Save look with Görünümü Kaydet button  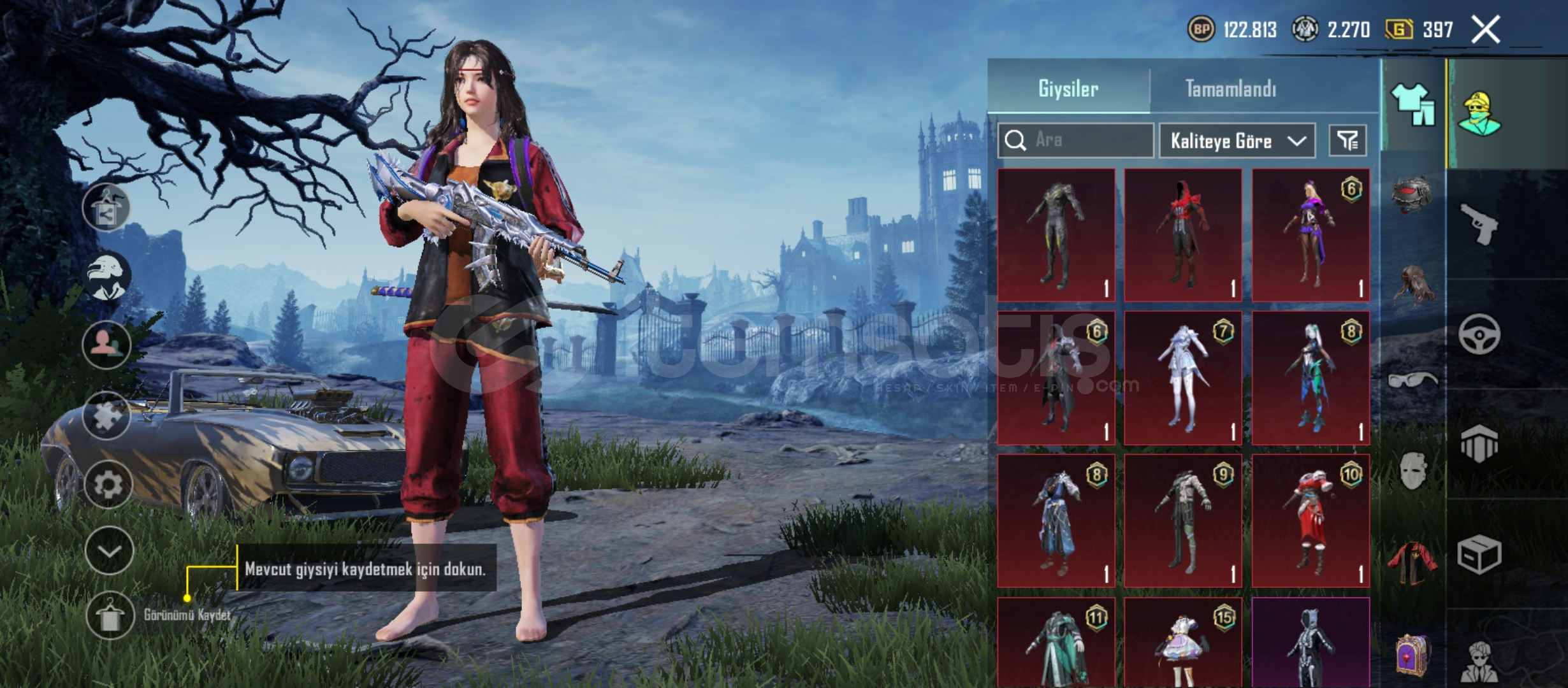pyautogui.click(x=109, y=615)
